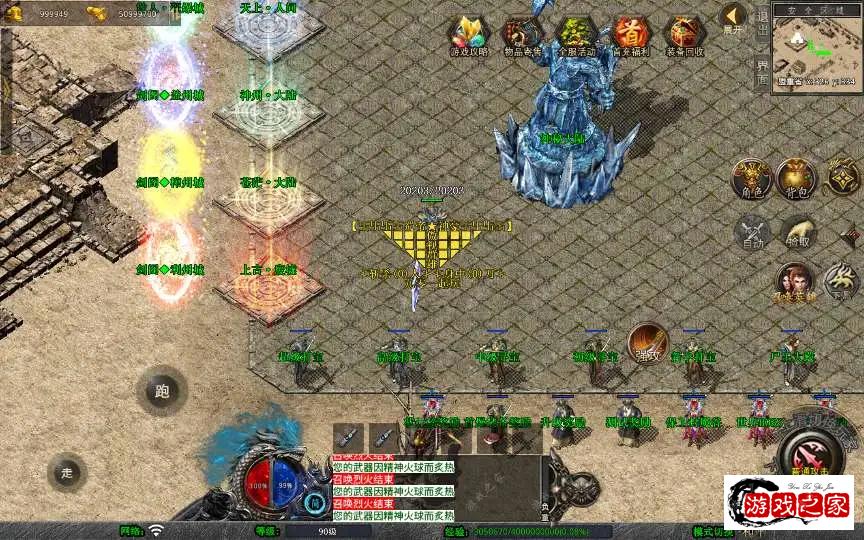The height and width of the screenshot is (540, 864).
Task: Tap the 拾取 pickup button
Action: 797,233
